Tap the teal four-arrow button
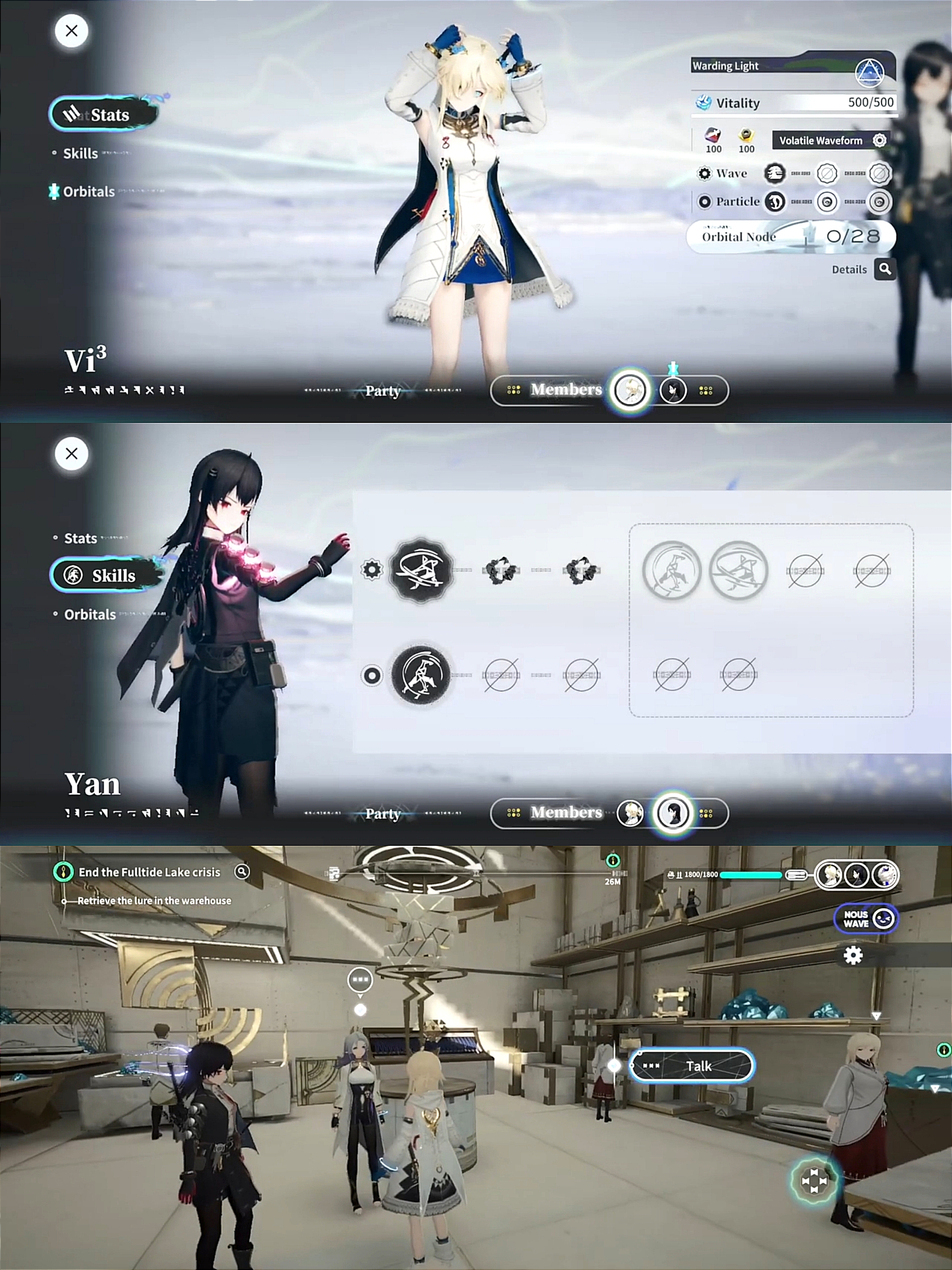The image size is (952, 1270). pos(814,1181)
